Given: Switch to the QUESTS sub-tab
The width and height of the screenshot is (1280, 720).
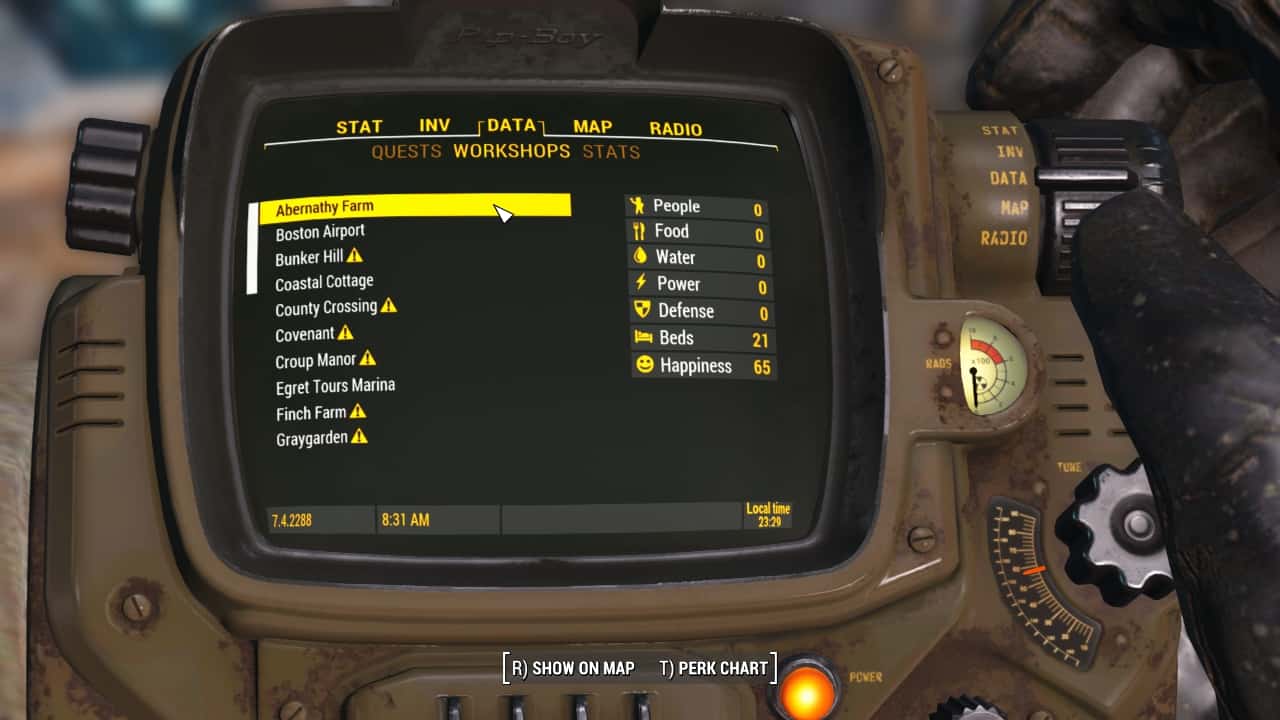Looking at the screenshot, I should pyautogui.click(x=406, y=152).
